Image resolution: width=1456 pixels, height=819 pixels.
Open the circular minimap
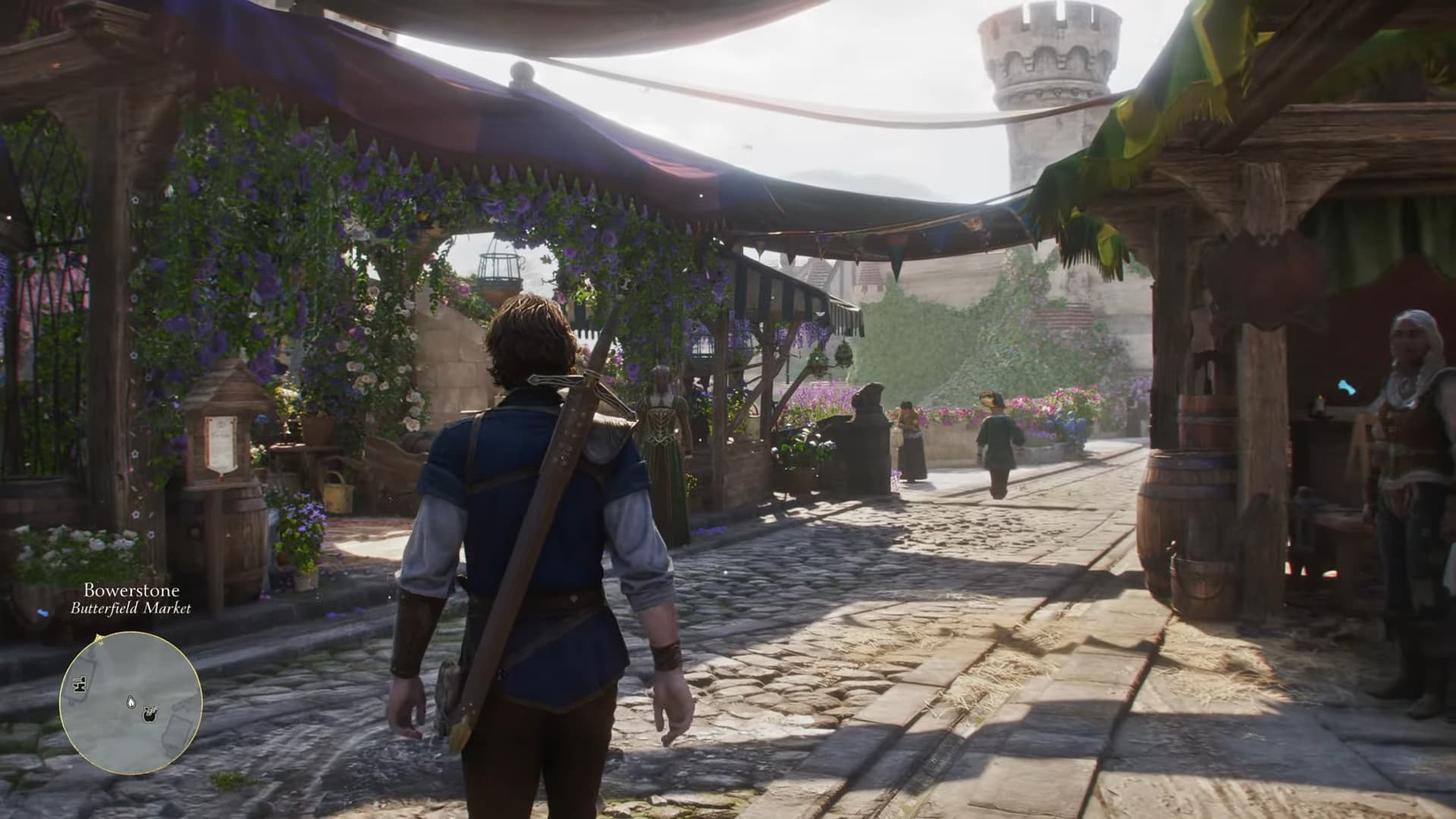130,702
